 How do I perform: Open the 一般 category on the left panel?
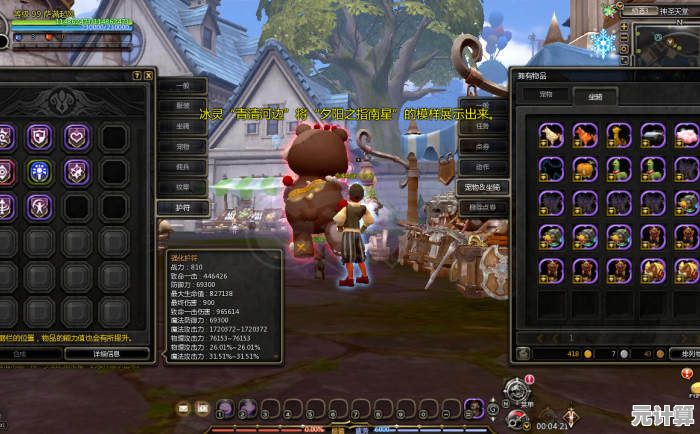pyautogui.click(x=182, y=86)
